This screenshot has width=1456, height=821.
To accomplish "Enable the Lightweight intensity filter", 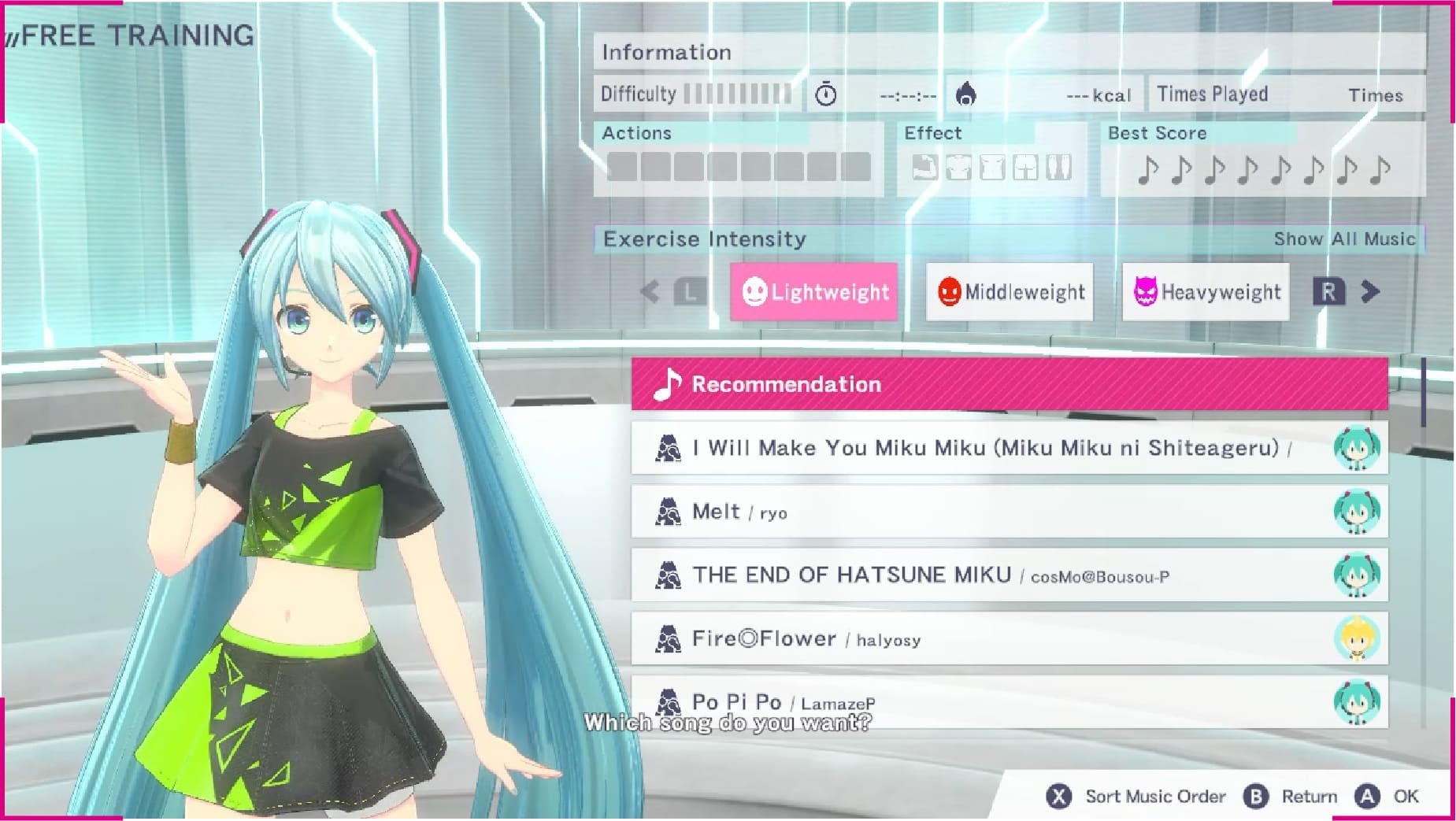I will point(814,291).
